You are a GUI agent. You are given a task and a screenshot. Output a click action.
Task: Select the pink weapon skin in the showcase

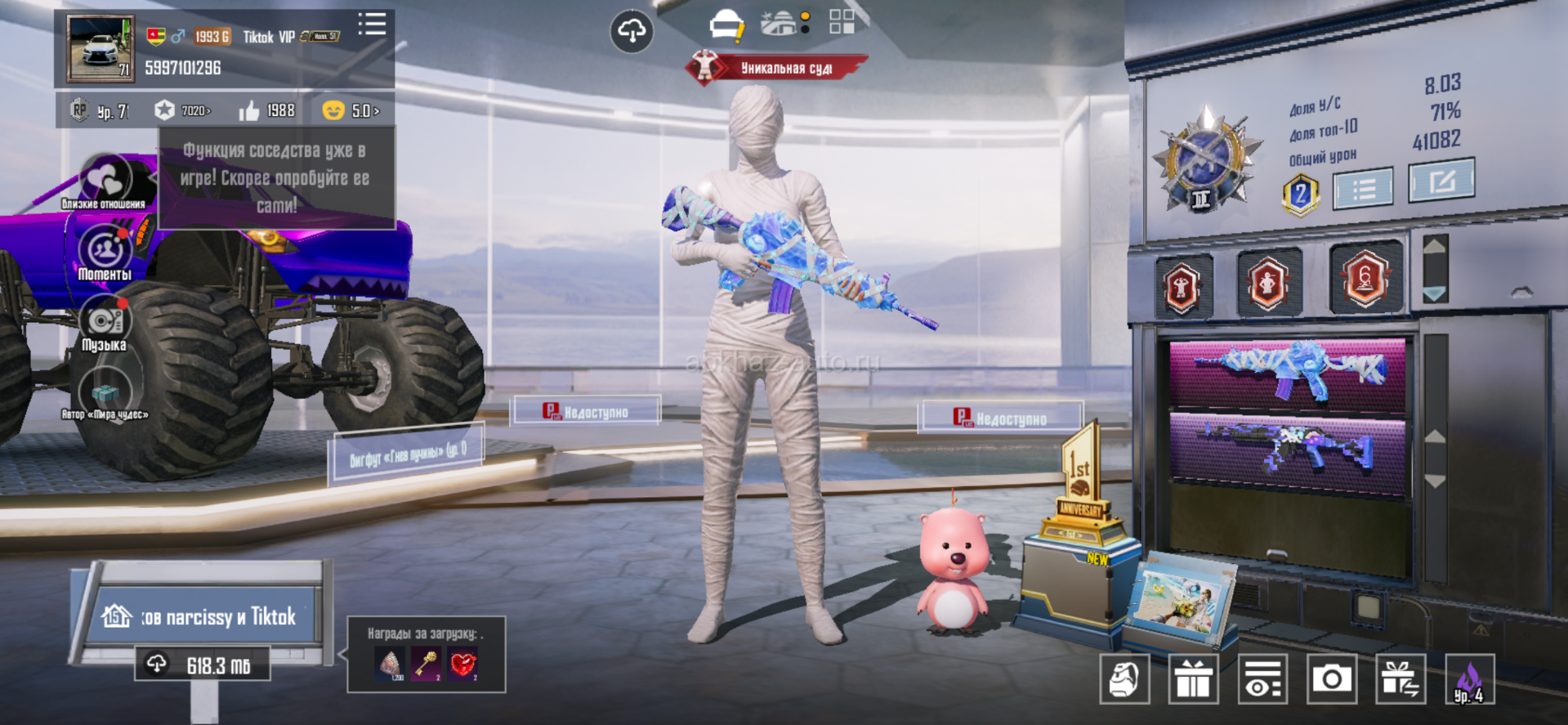[x=1287, y=371]
